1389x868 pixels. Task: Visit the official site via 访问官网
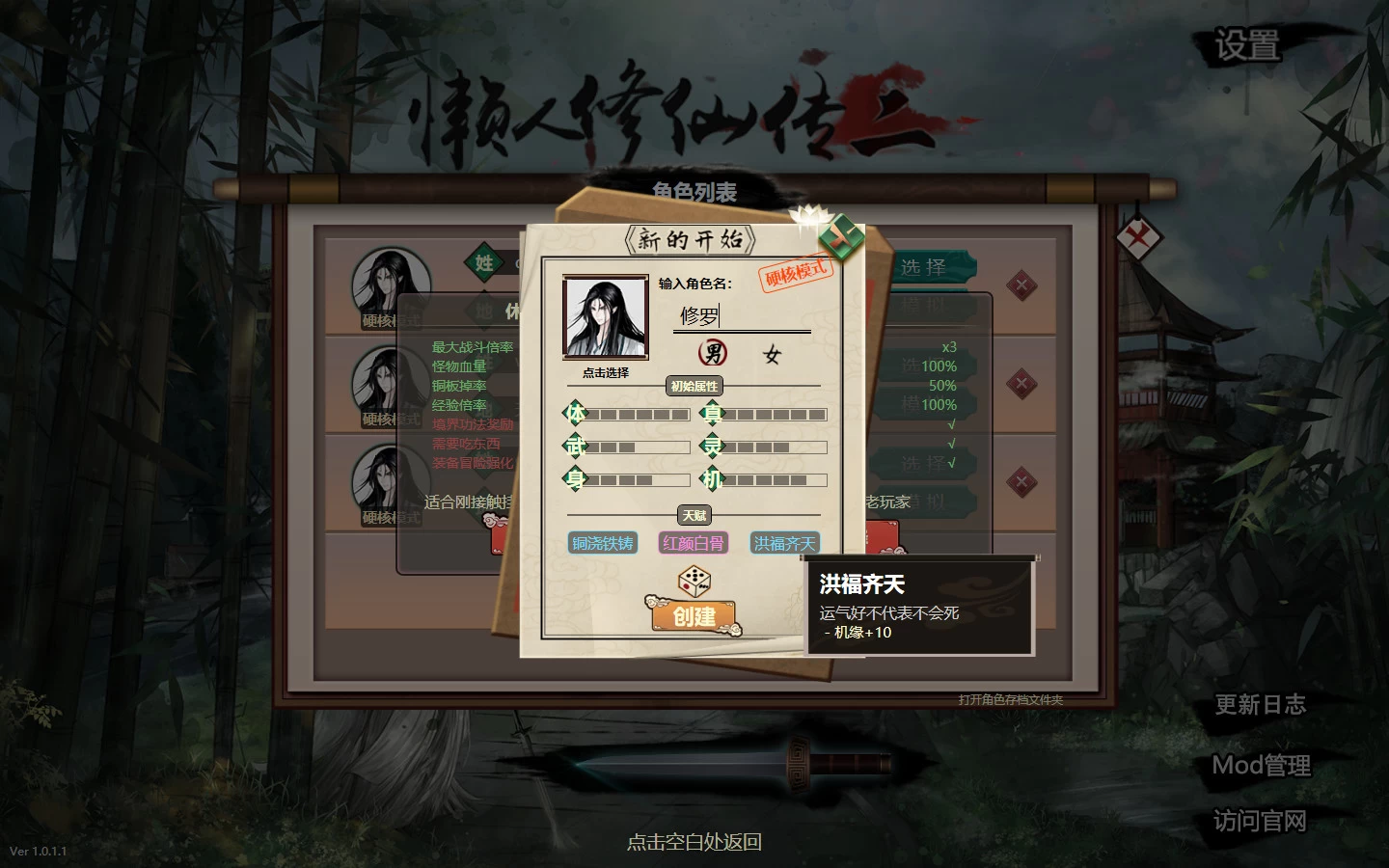[x=1260, y=821]
